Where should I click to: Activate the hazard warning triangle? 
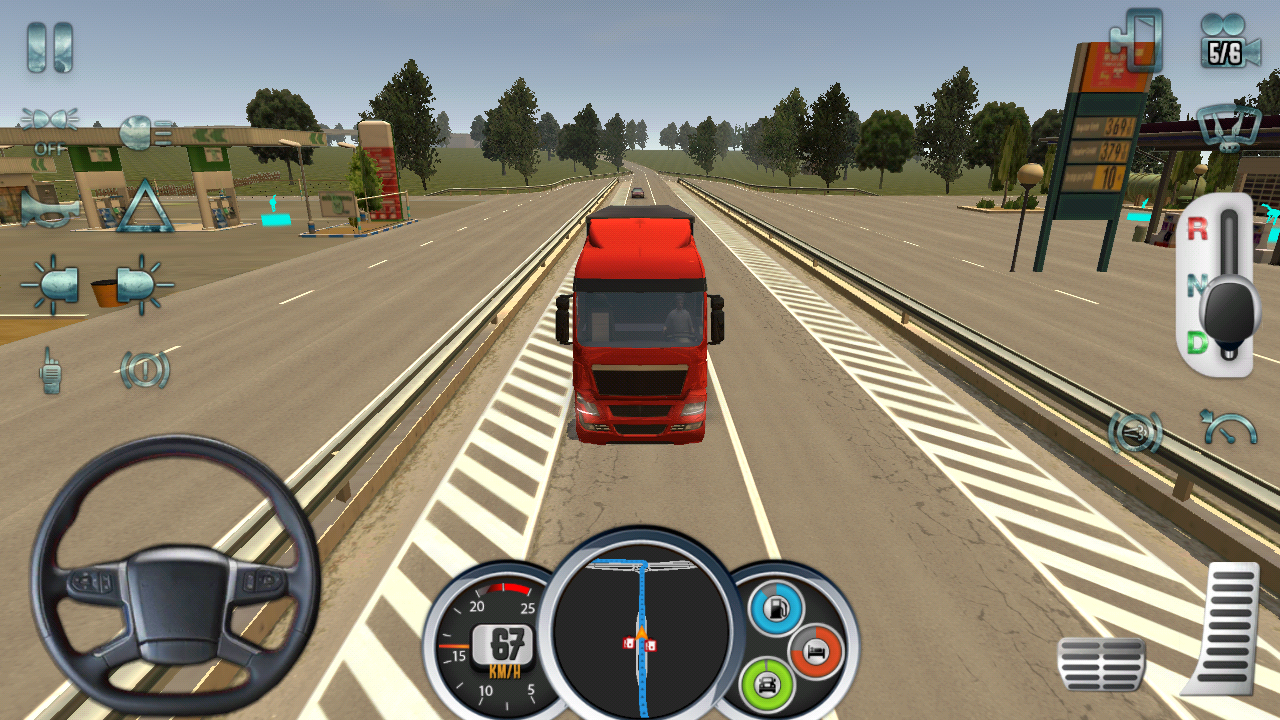[x=145, y=206]
